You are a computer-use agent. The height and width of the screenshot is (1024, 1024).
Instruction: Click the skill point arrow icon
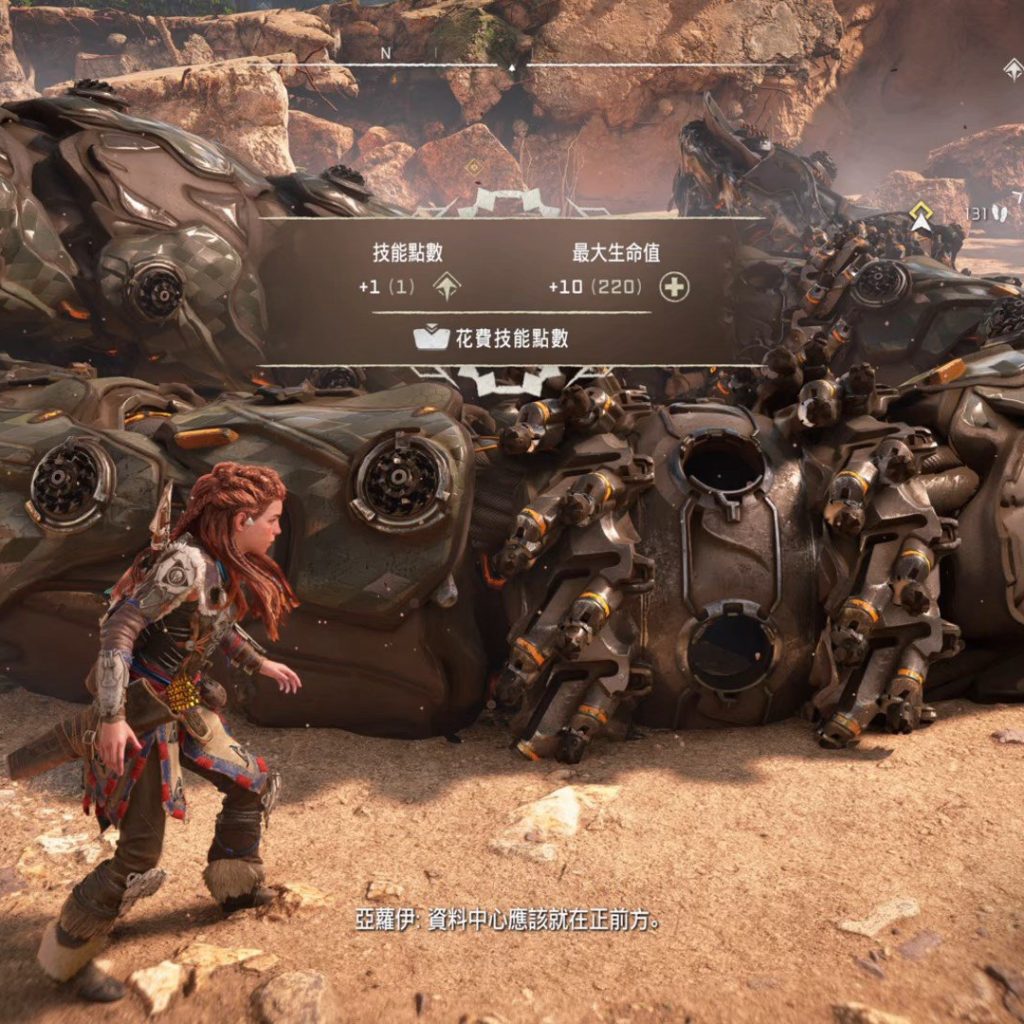(447, 288)
